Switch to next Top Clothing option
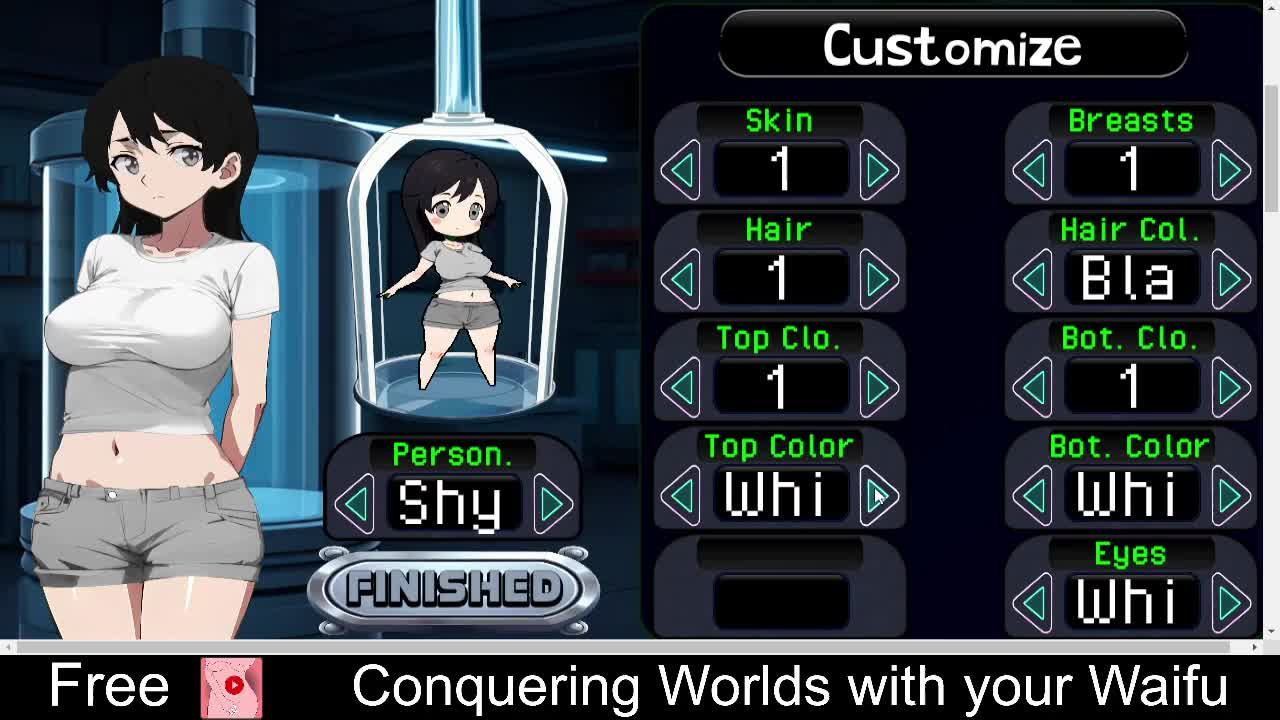This screenshot has height=720, width=1280. click(878, 387)
